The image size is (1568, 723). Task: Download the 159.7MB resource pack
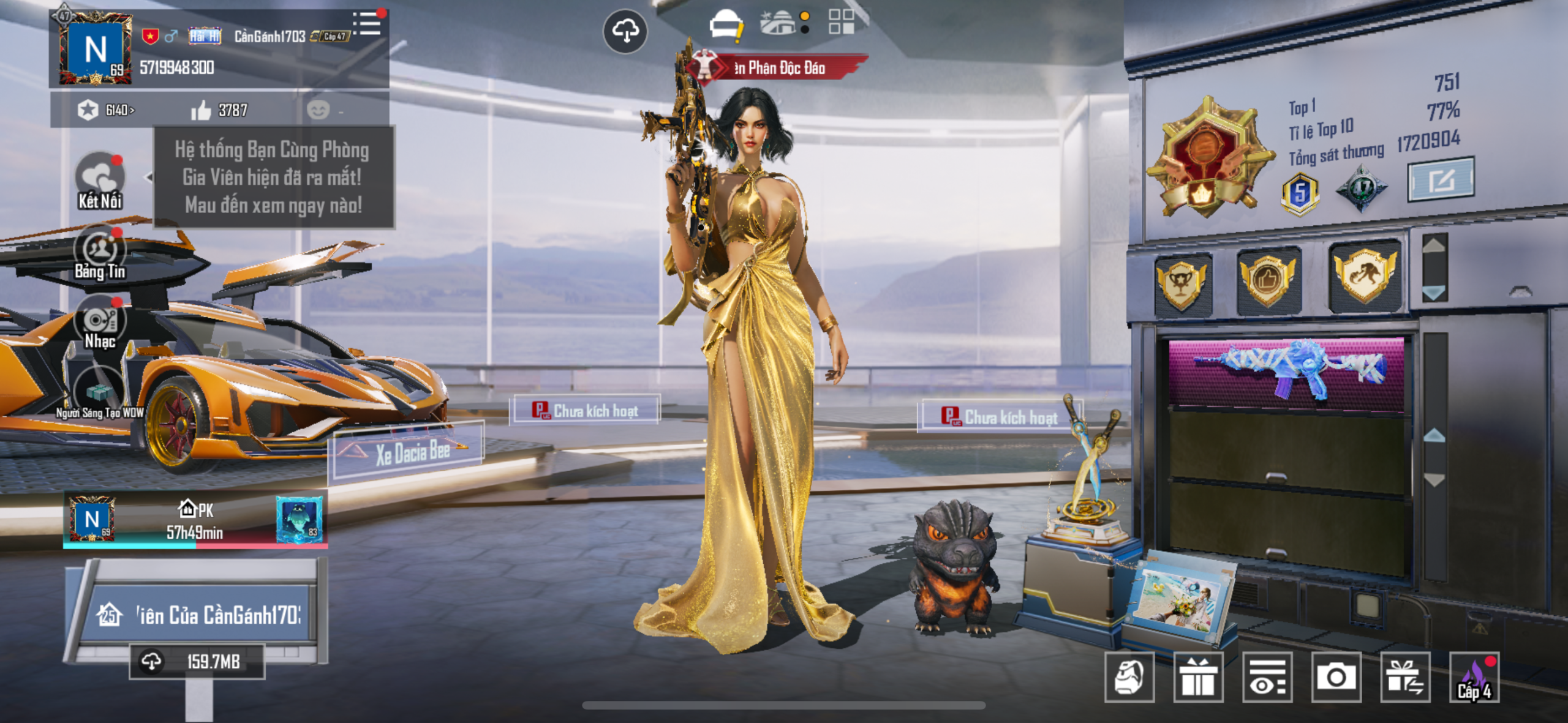pyautogui.click(x=196, y=661)
